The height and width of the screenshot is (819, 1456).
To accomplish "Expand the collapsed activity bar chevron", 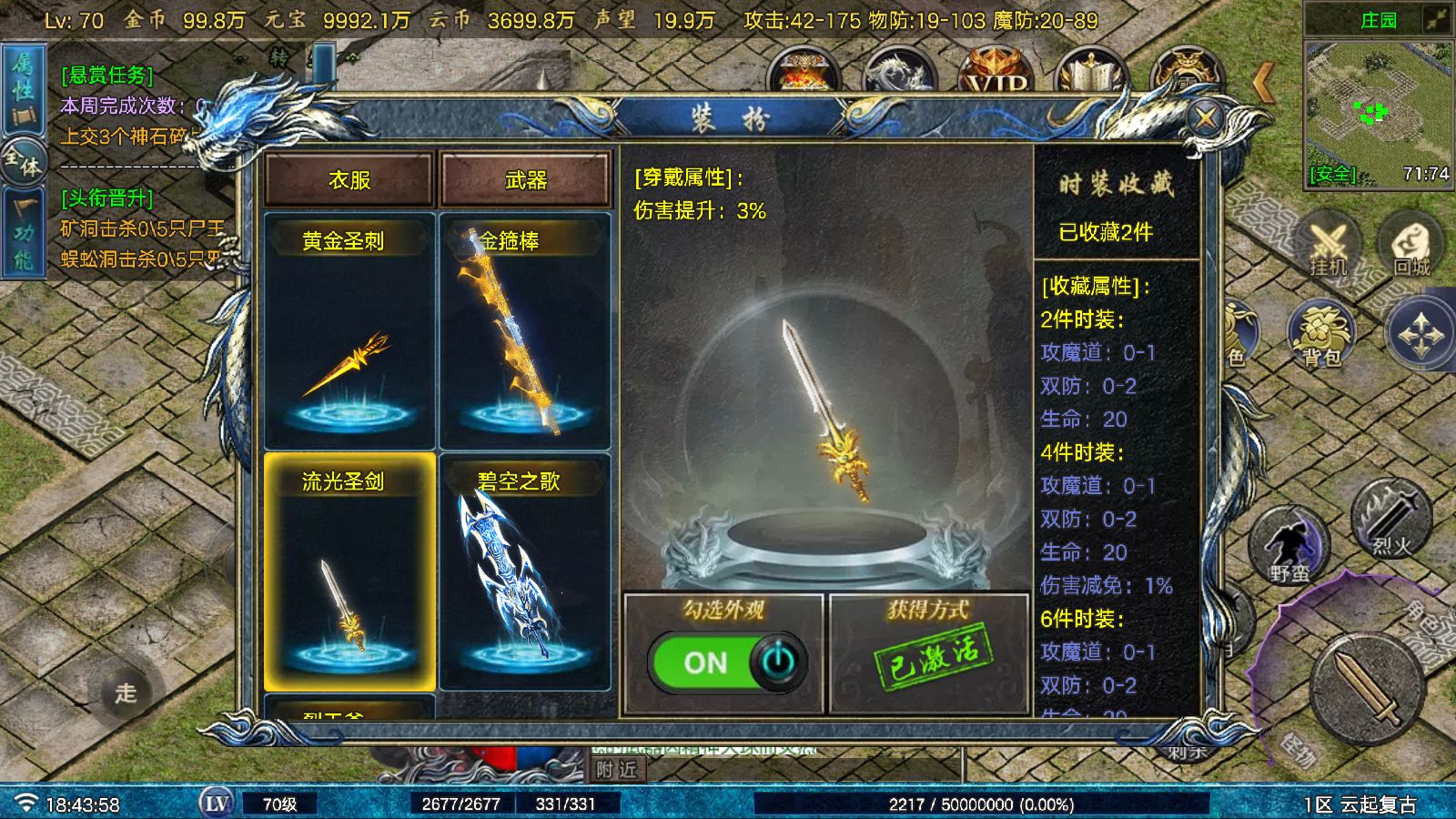I will tap(1263, 80).
